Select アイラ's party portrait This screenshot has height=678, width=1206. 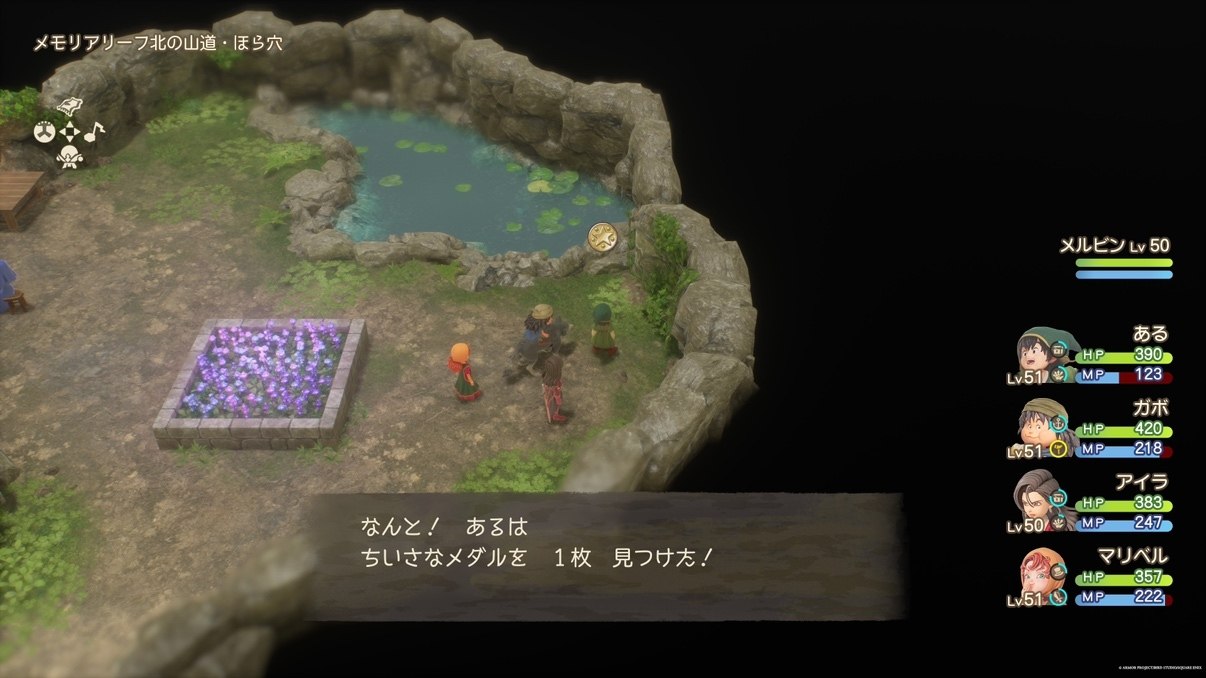(x=1042, y=501)
